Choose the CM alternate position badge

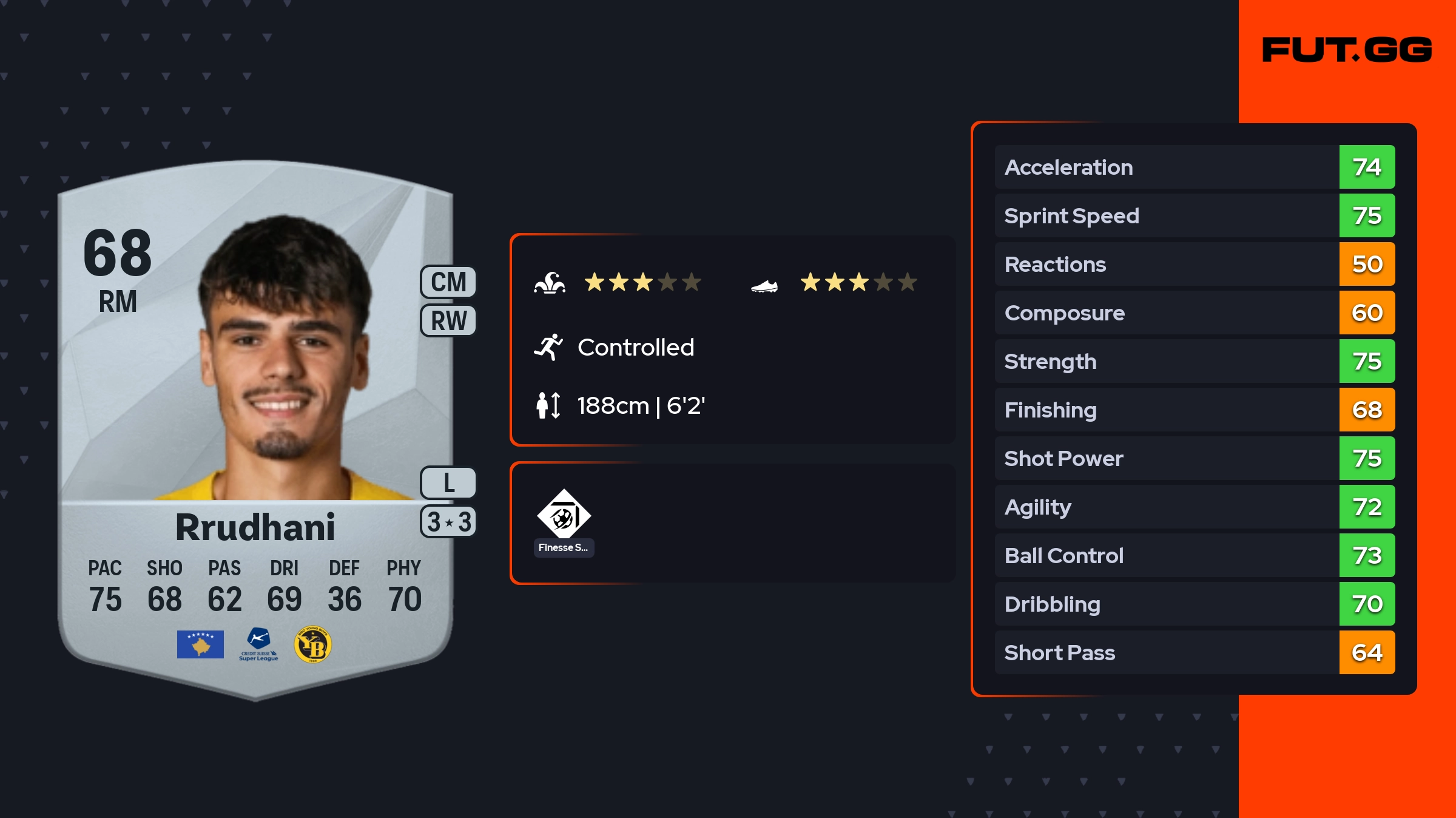click(x=448, y=282)
